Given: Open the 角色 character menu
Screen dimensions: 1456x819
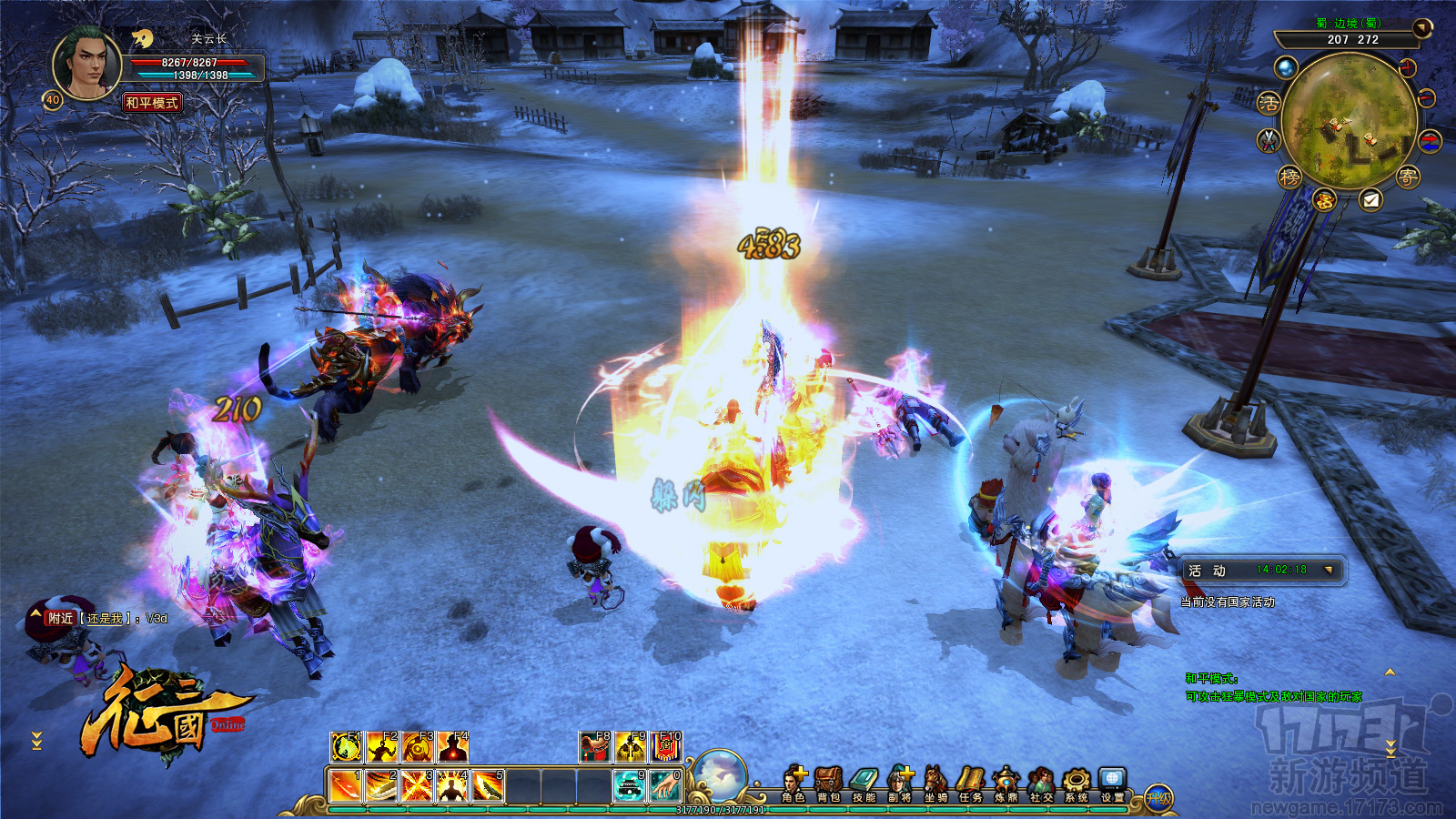Looking at the screenshot, I should click(794, 784).
